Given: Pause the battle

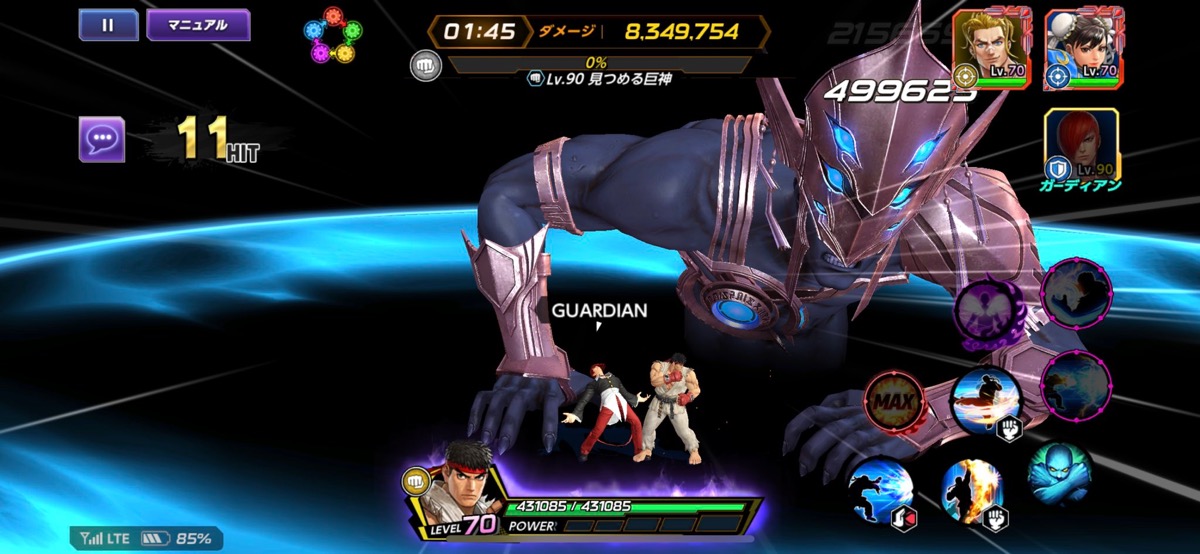Looking at the screenshot, I should click(108, 25).
